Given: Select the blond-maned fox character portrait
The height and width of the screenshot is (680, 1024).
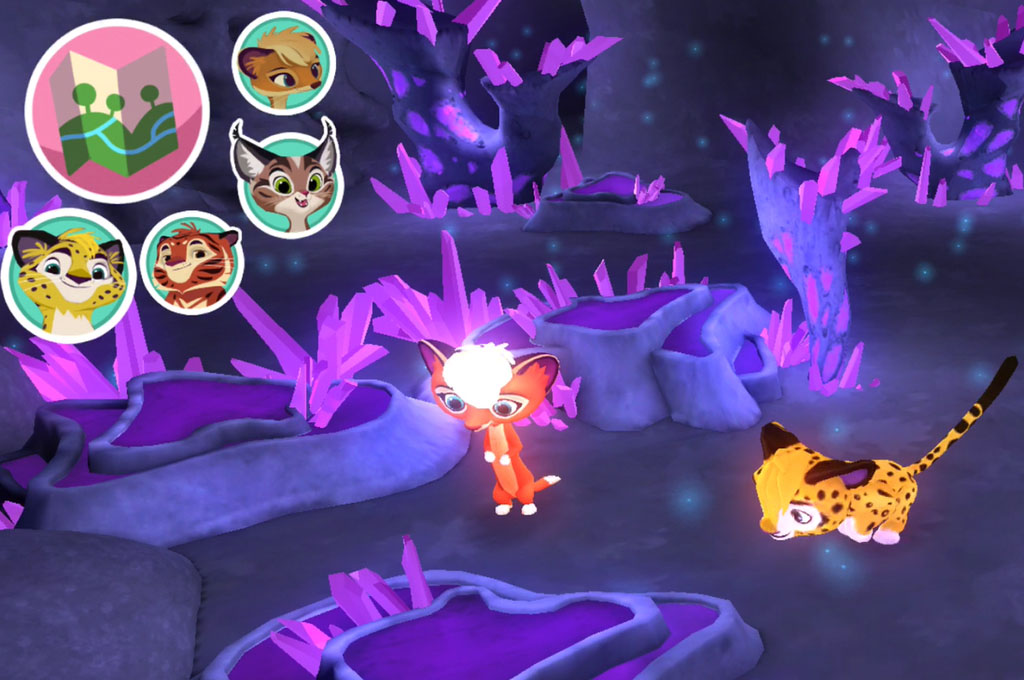Looking at the screenshot, I should click(x=283, y=64).
